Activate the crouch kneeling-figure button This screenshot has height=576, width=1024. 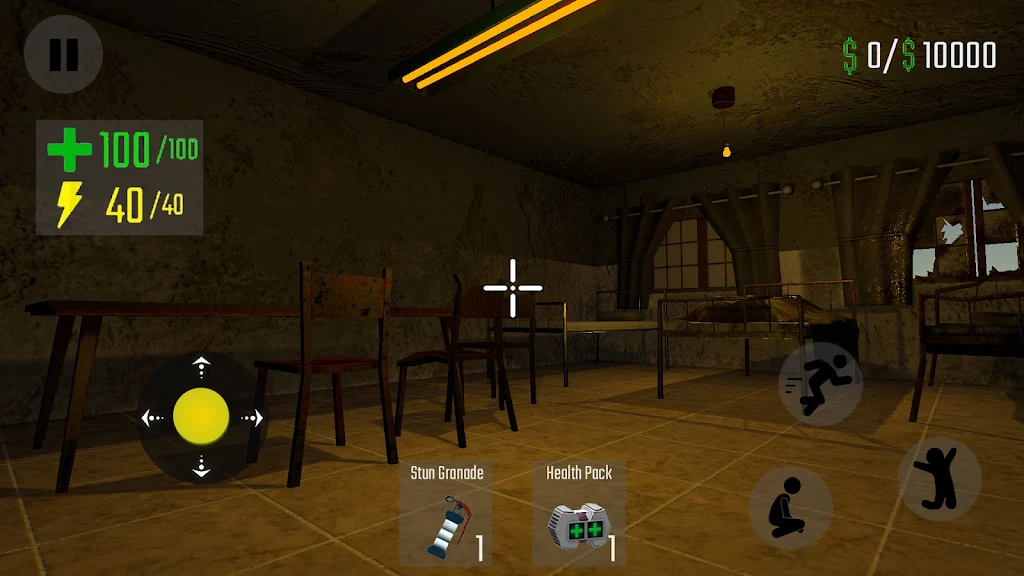point(790,508)
